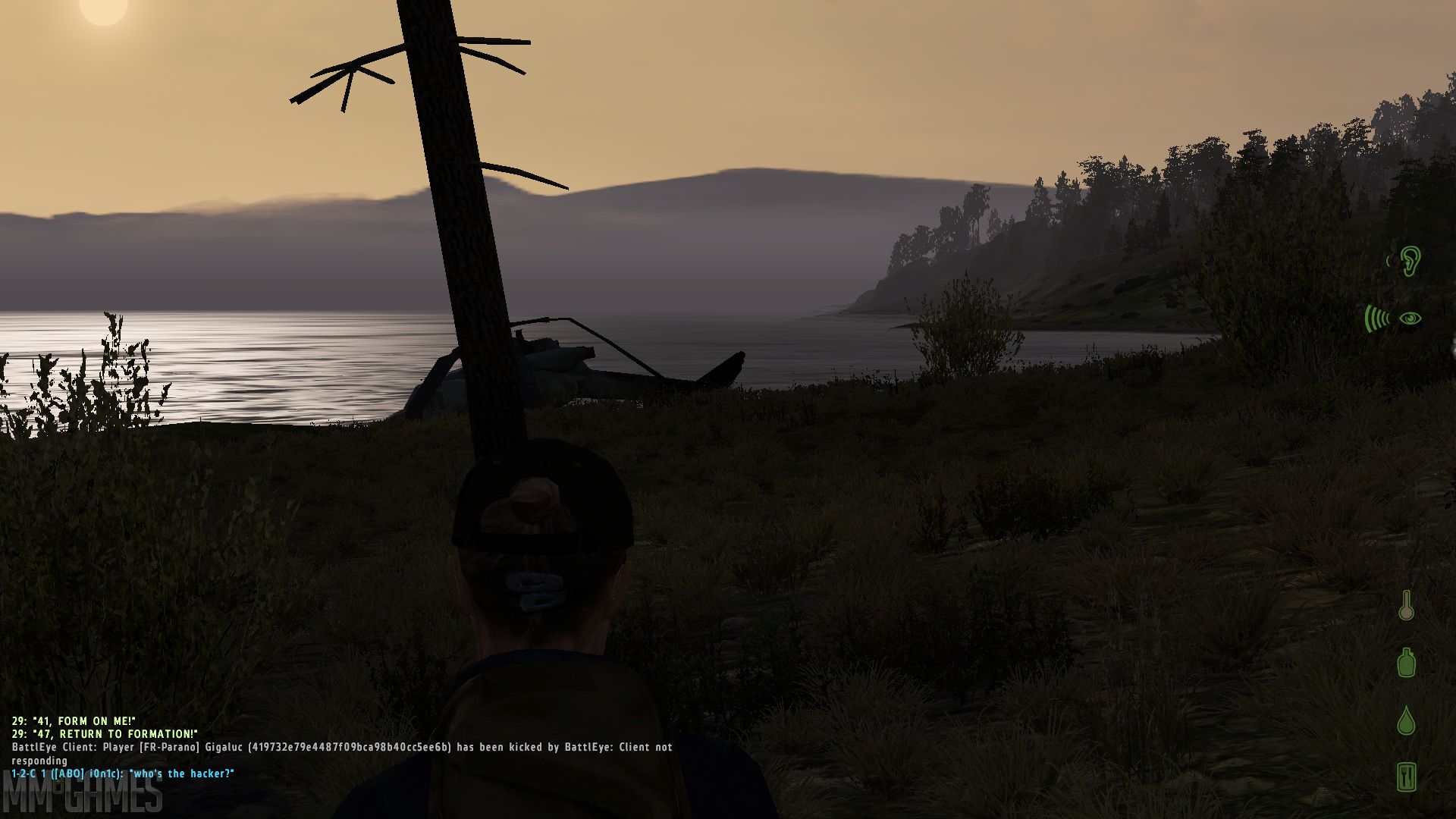Click the eye visibility indicator icon

coord(1410,318)
